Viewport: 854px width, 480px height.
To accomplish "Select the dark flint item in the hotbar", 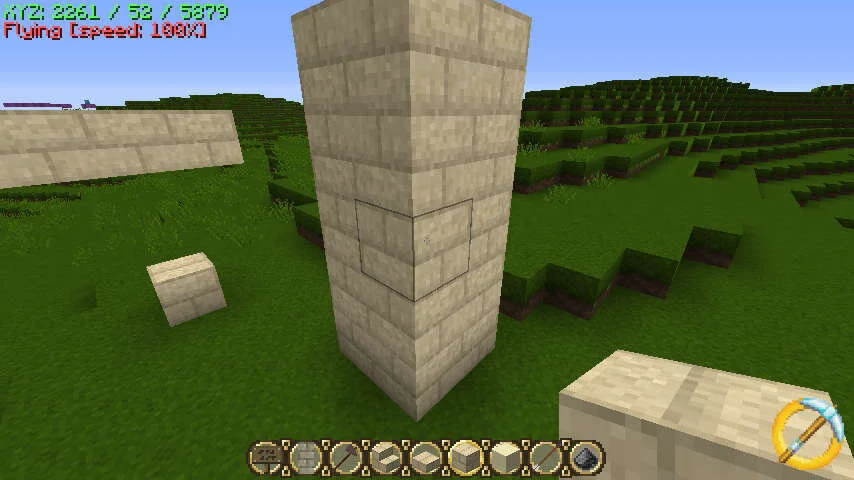I will tap(586, 458).
